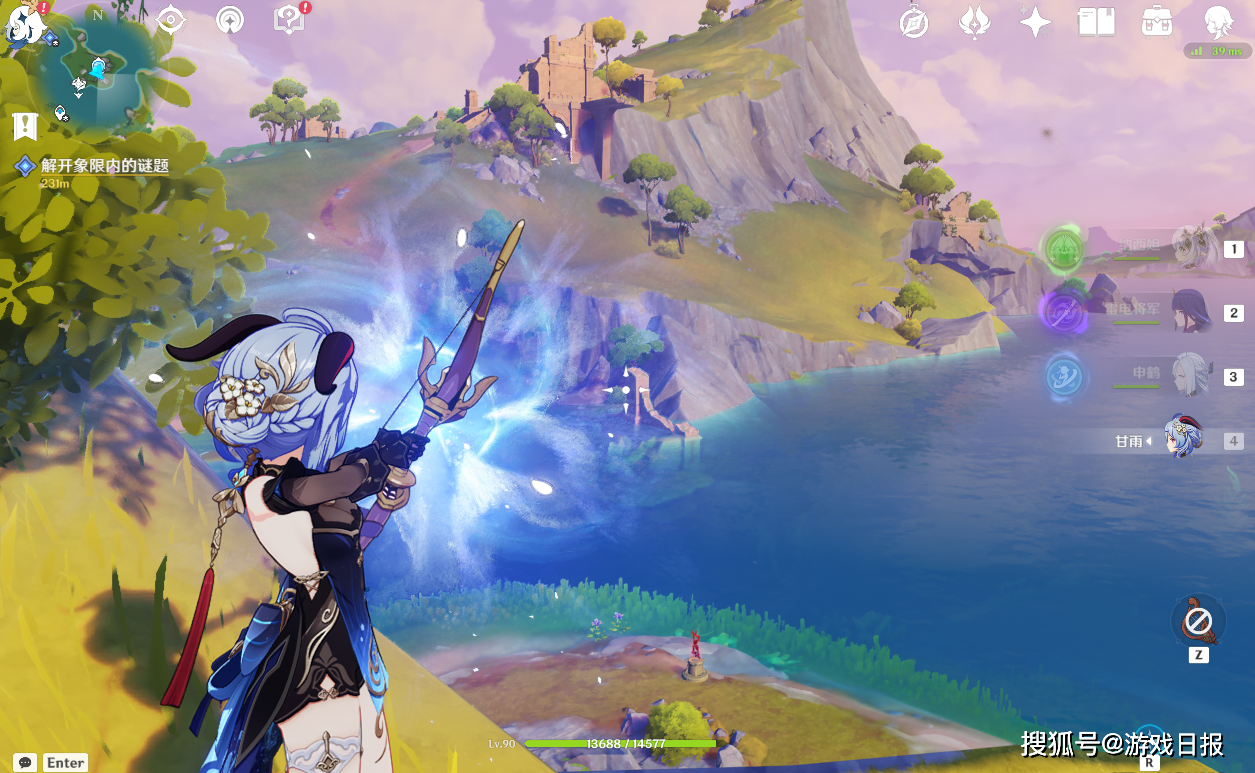This screenshot has width=1255, height=773.
Task: Trigger 雷电将军's purple sword burst icon
Action: coord(1062,311)
